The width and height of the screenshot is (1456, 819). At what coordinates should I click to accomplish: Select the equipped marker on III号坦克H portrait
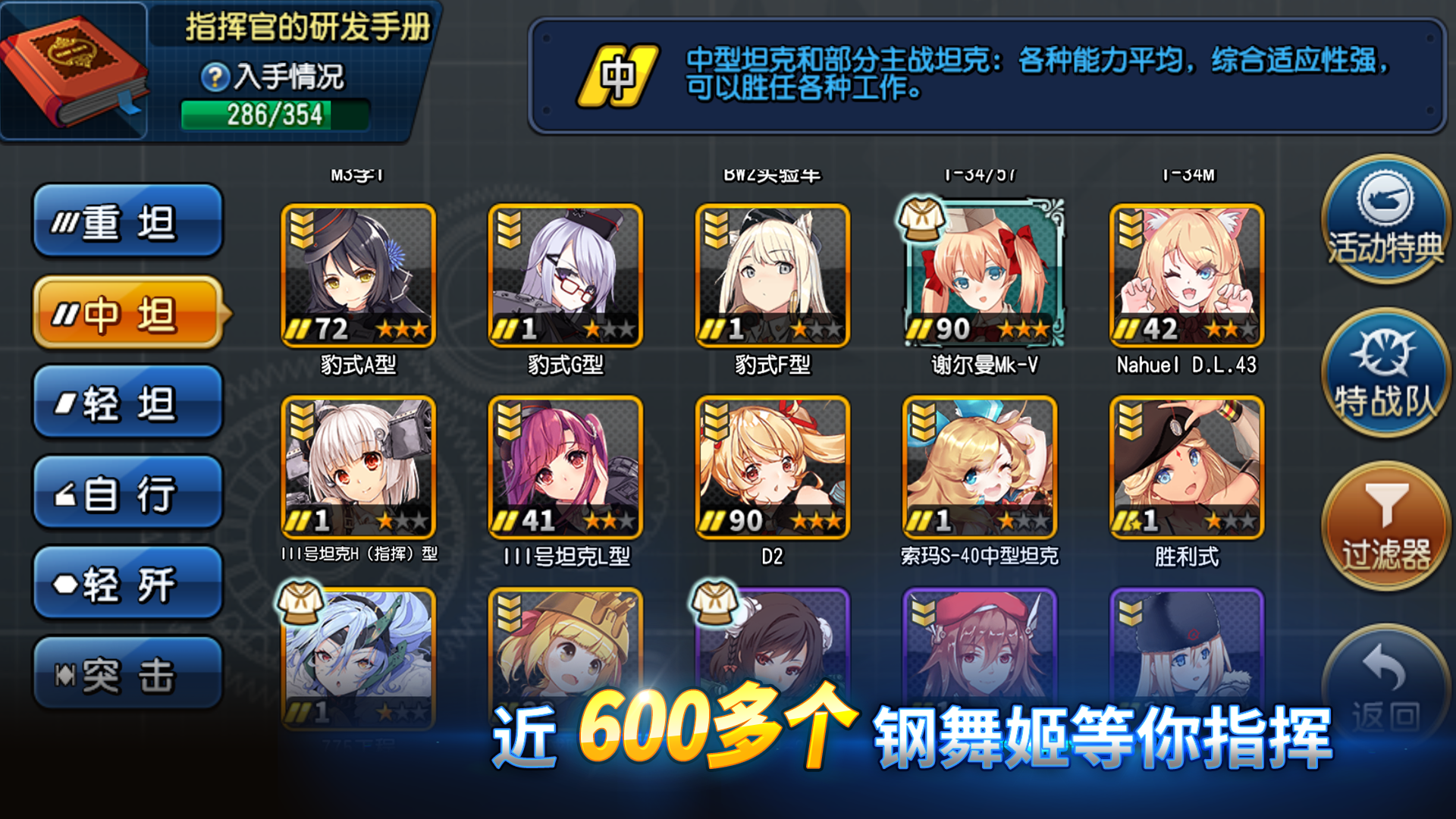click(302, 419)
